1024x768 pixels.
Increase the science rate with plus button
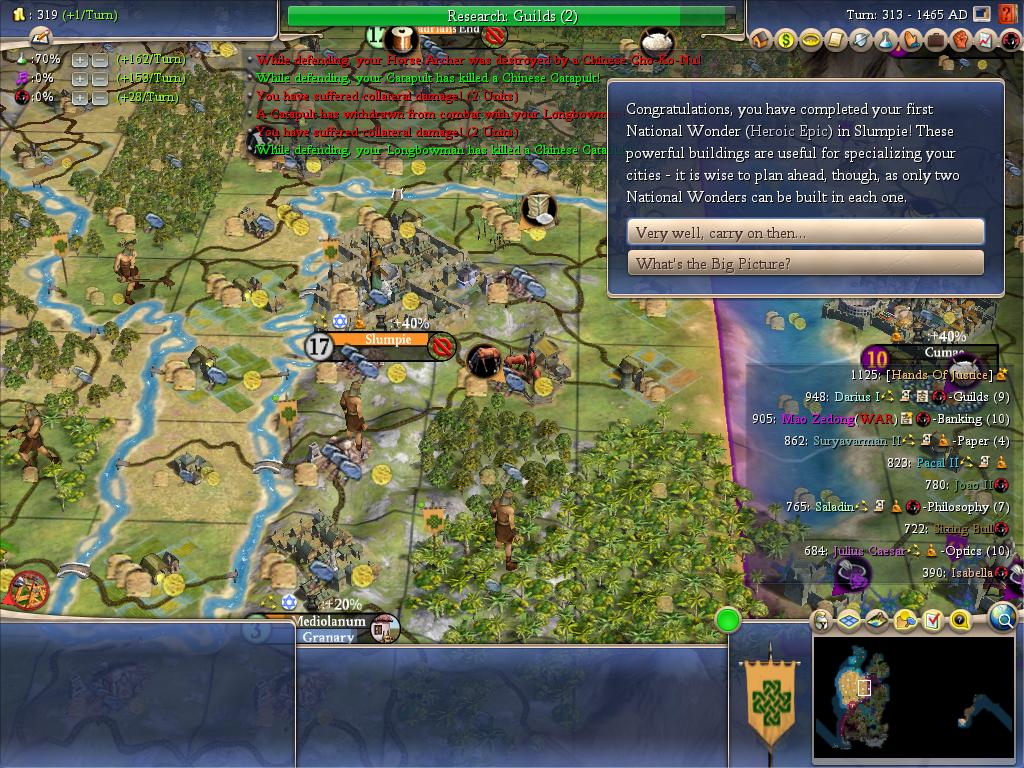[80, 60]
